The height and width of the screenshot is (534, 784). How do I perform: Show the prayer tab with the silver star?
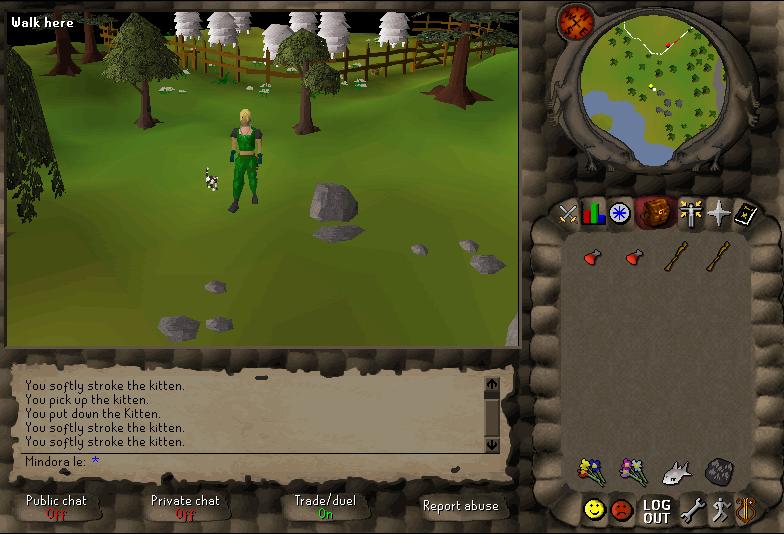718,212
